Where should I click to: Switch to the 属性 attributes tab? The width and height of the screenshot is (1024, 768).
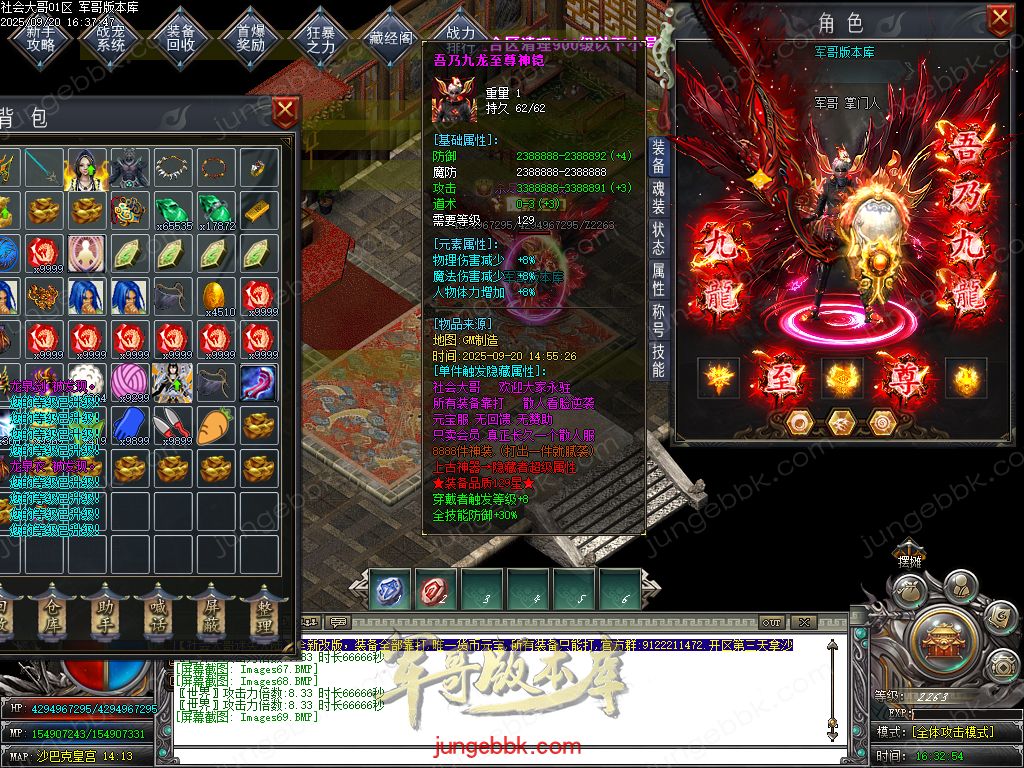click(x=658, y=278)
